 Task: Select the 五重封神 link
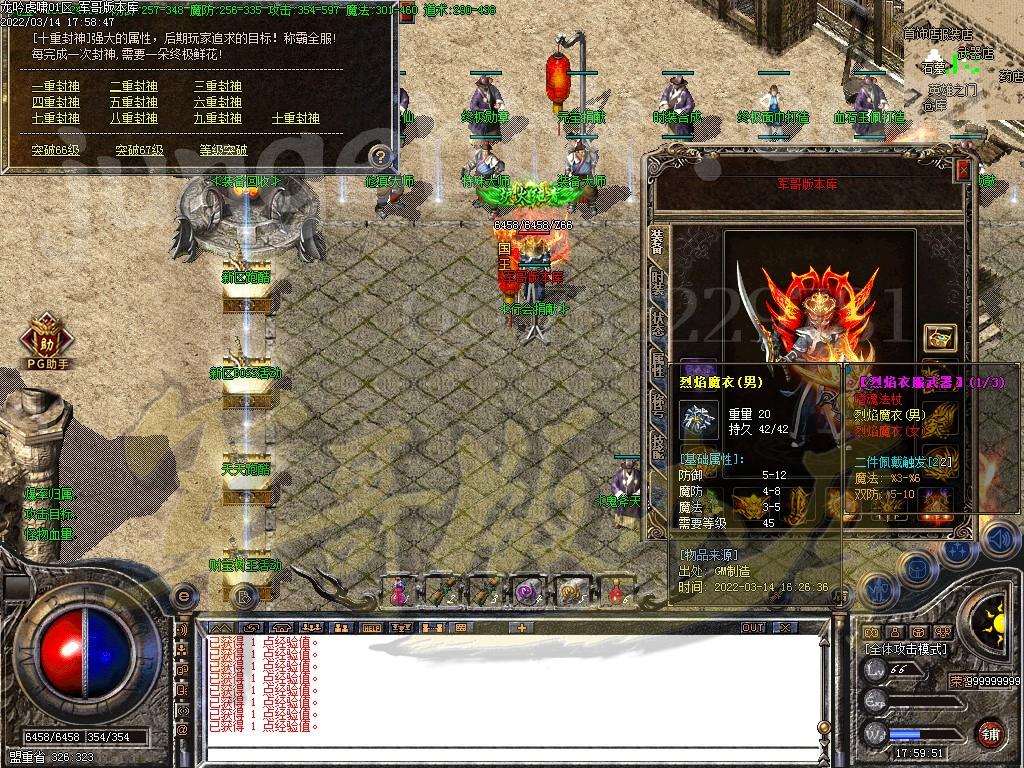134,102
